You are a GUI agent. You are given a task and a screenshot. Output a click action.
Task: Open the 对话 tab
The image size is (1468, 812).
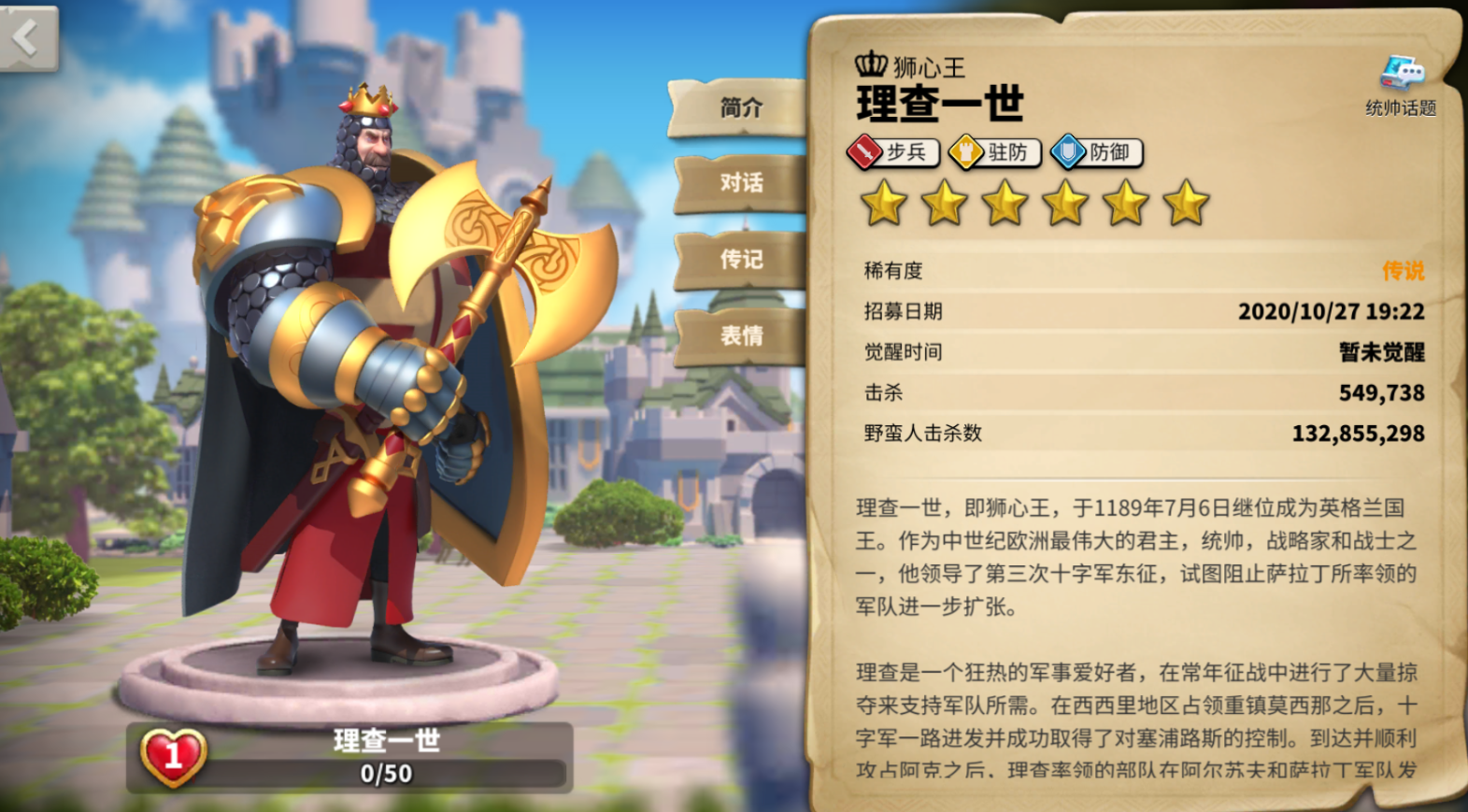pos(741,182)
